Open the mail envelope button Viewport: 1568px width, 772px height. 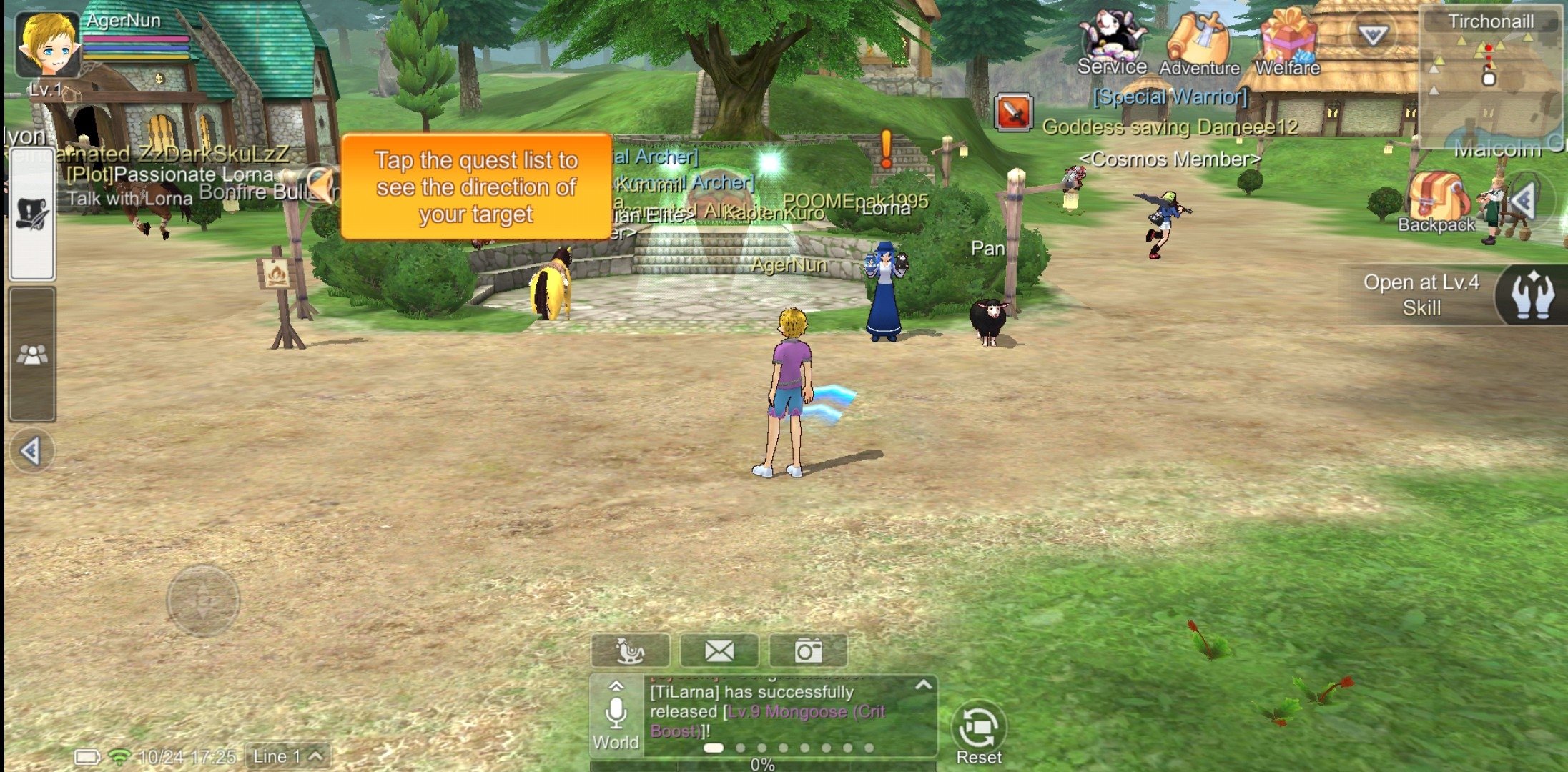click(719, 650)
